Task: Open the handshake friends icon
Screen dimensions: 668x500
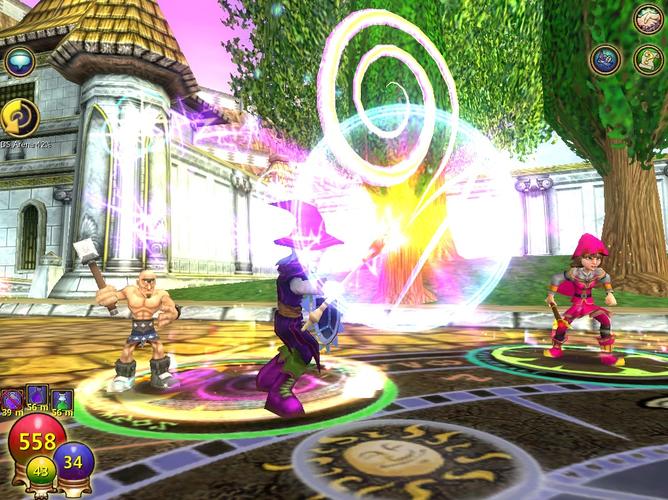Action: [x=648, y=19]
